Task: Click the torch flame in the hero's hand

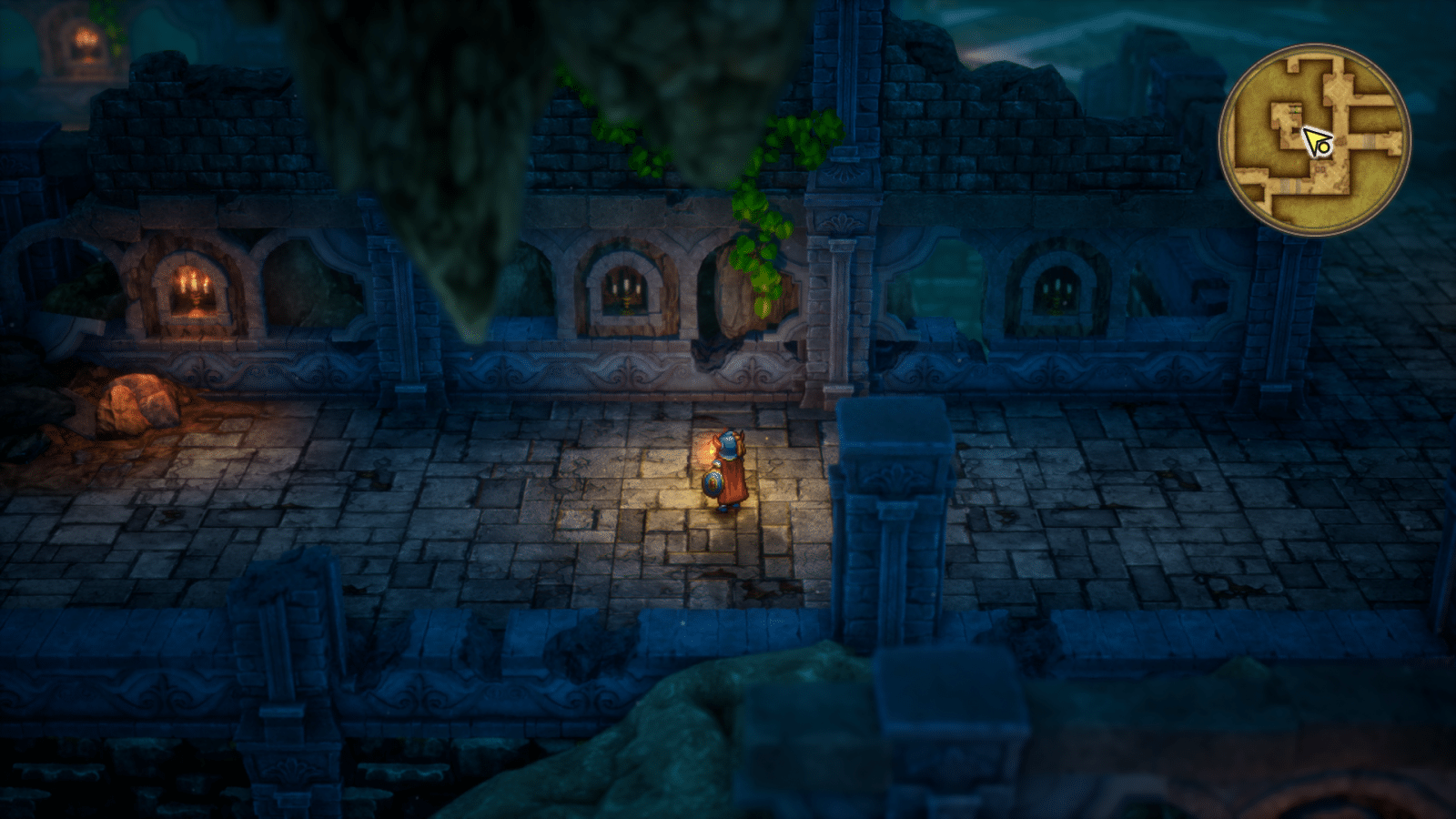Action: click(x=710, y=450)
